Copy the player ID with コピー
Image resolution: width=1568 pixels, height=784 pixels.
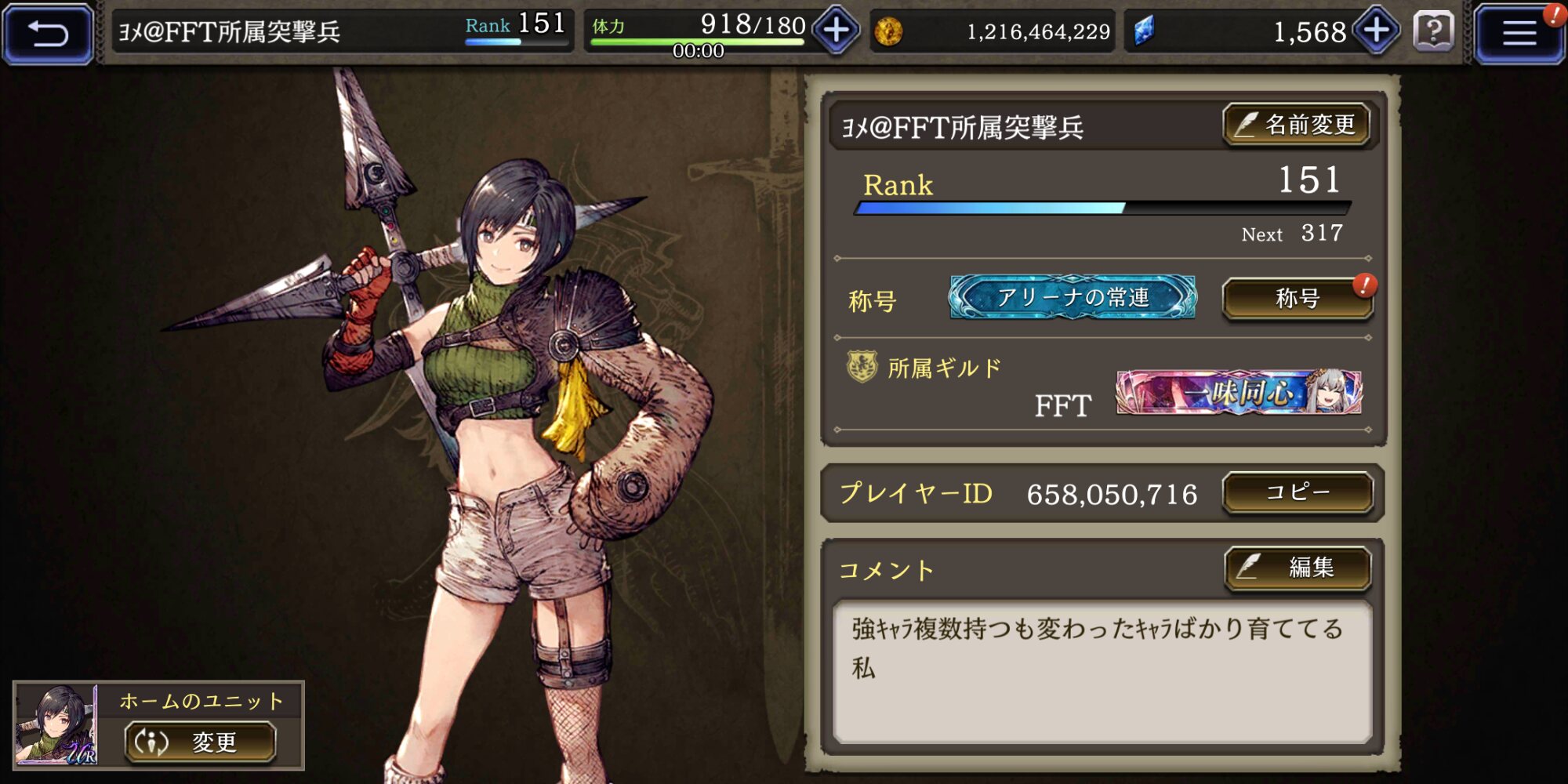1298,492
